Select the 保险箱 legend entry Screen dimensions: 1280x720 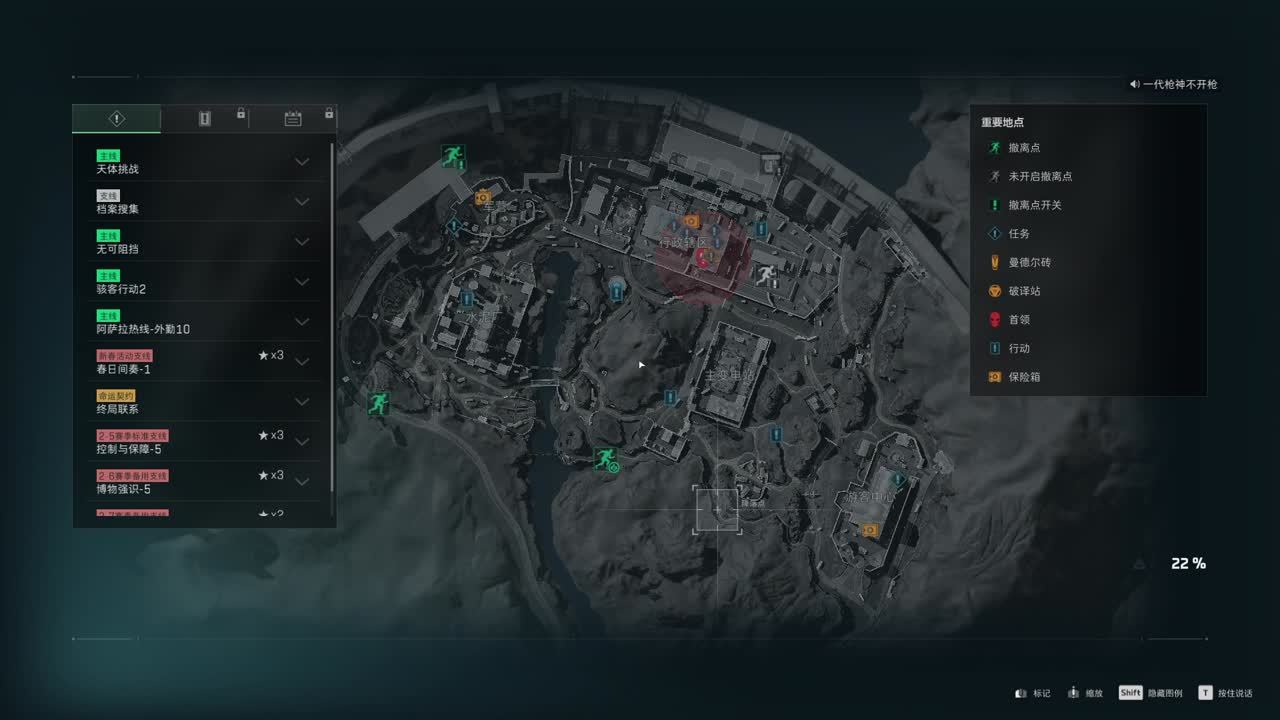click(x=1024, y=377)
